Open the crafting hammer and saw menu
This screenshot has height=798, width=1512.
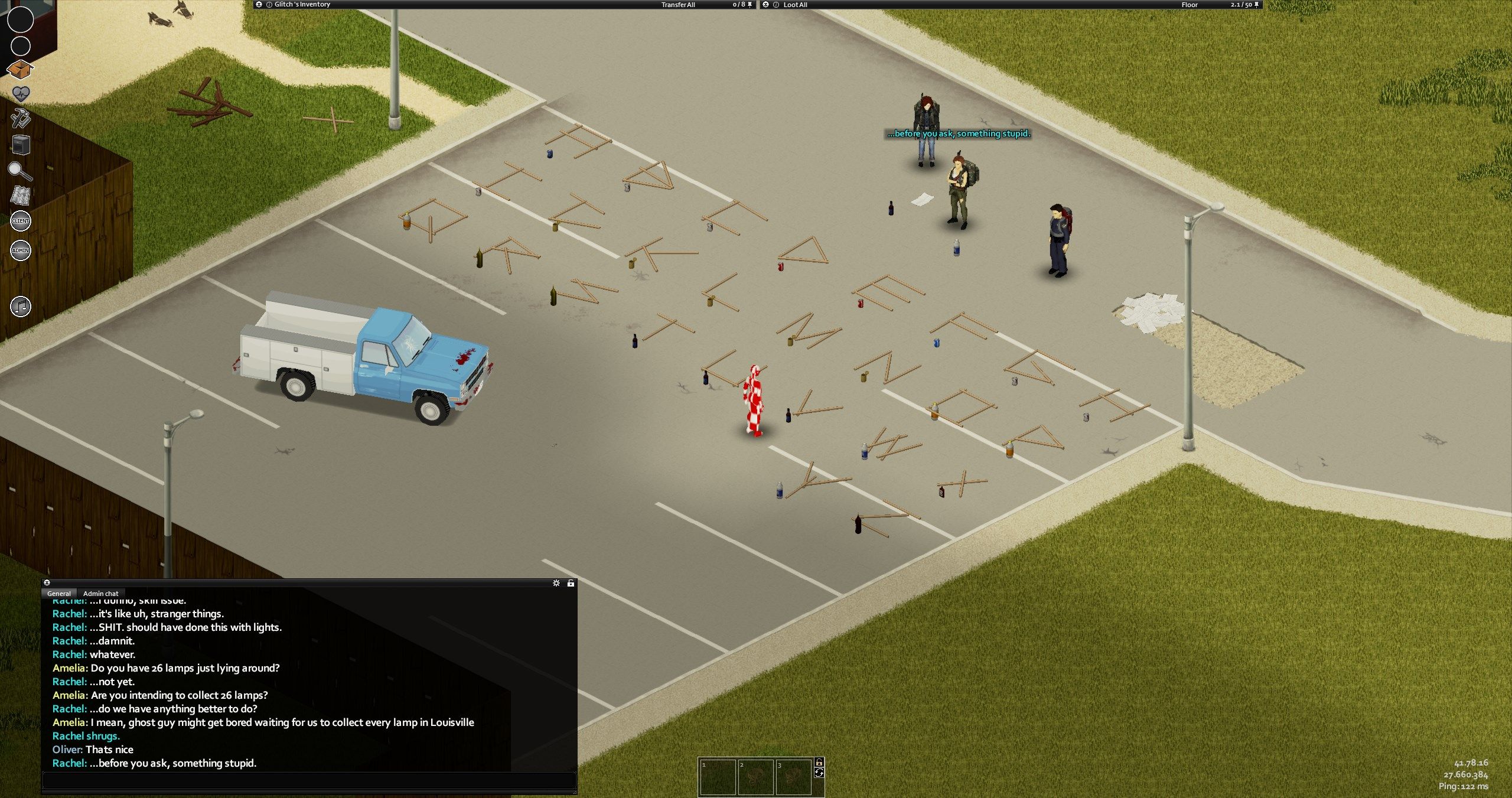coord(21,118)
